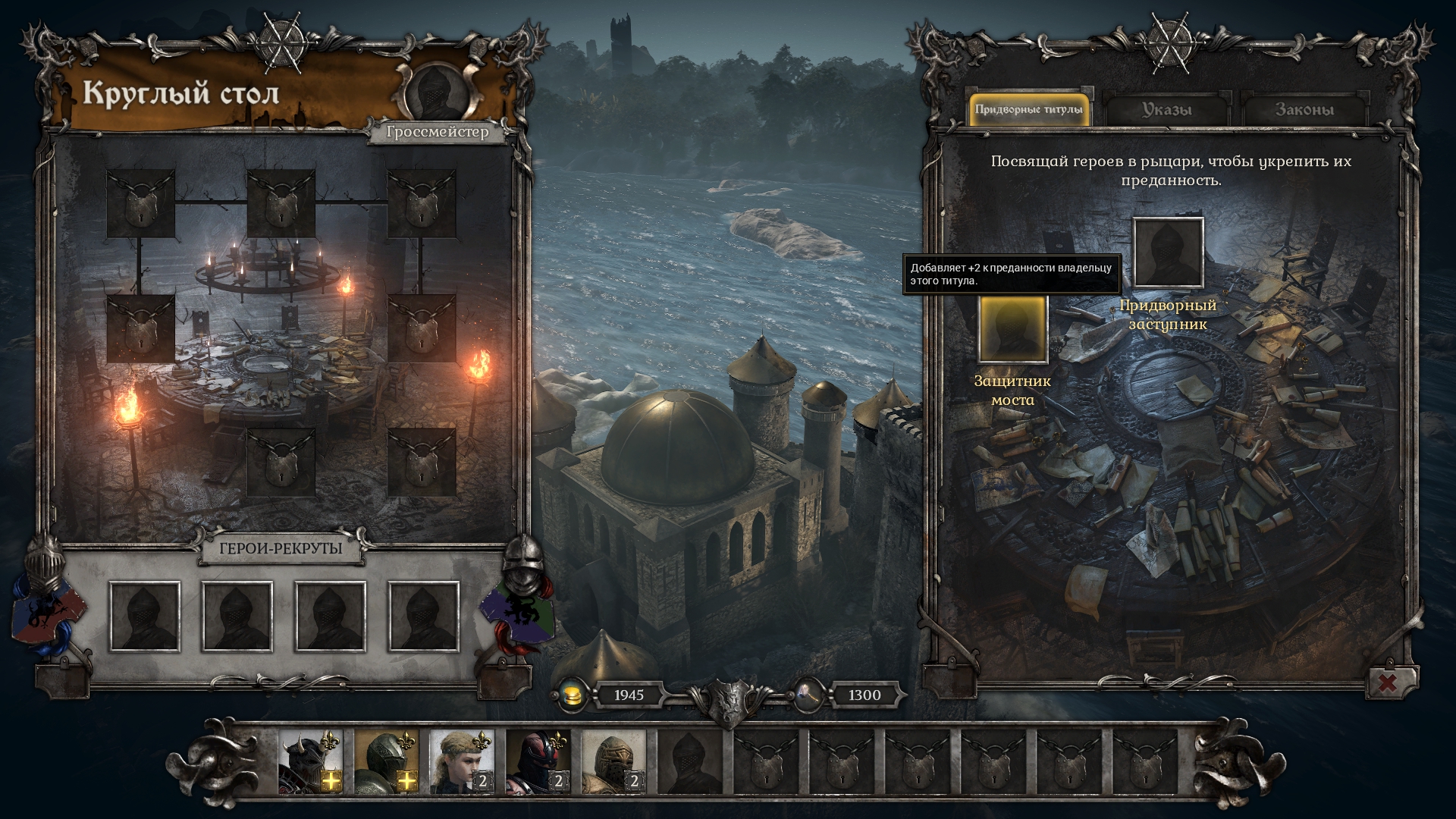Choose the blonde woman hero portrait
Image resolution: width=1456 pixels, height=819 pixels.
coord(462,761)
